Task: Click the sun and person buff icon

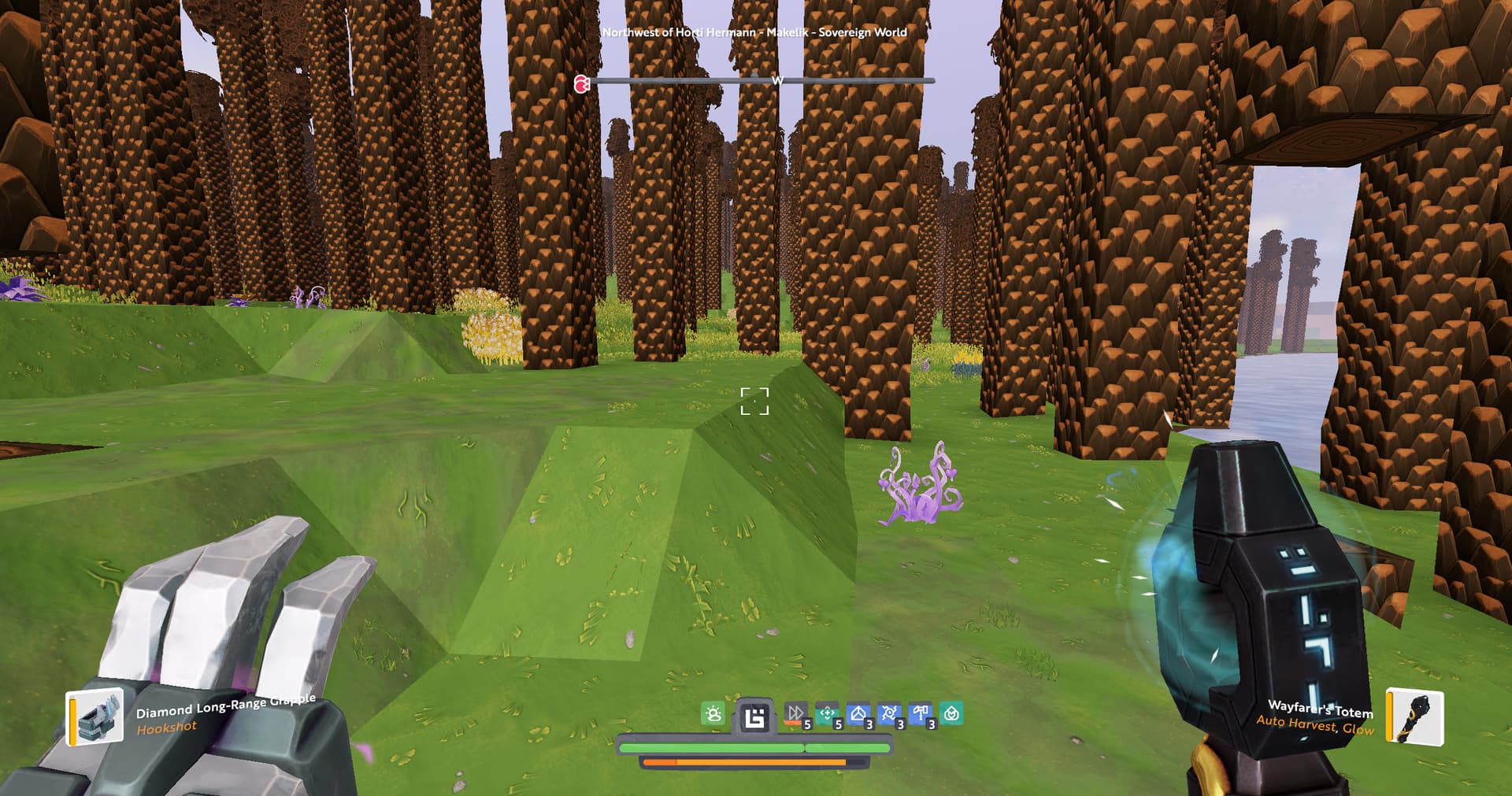Action: click(x=713, y=714)
